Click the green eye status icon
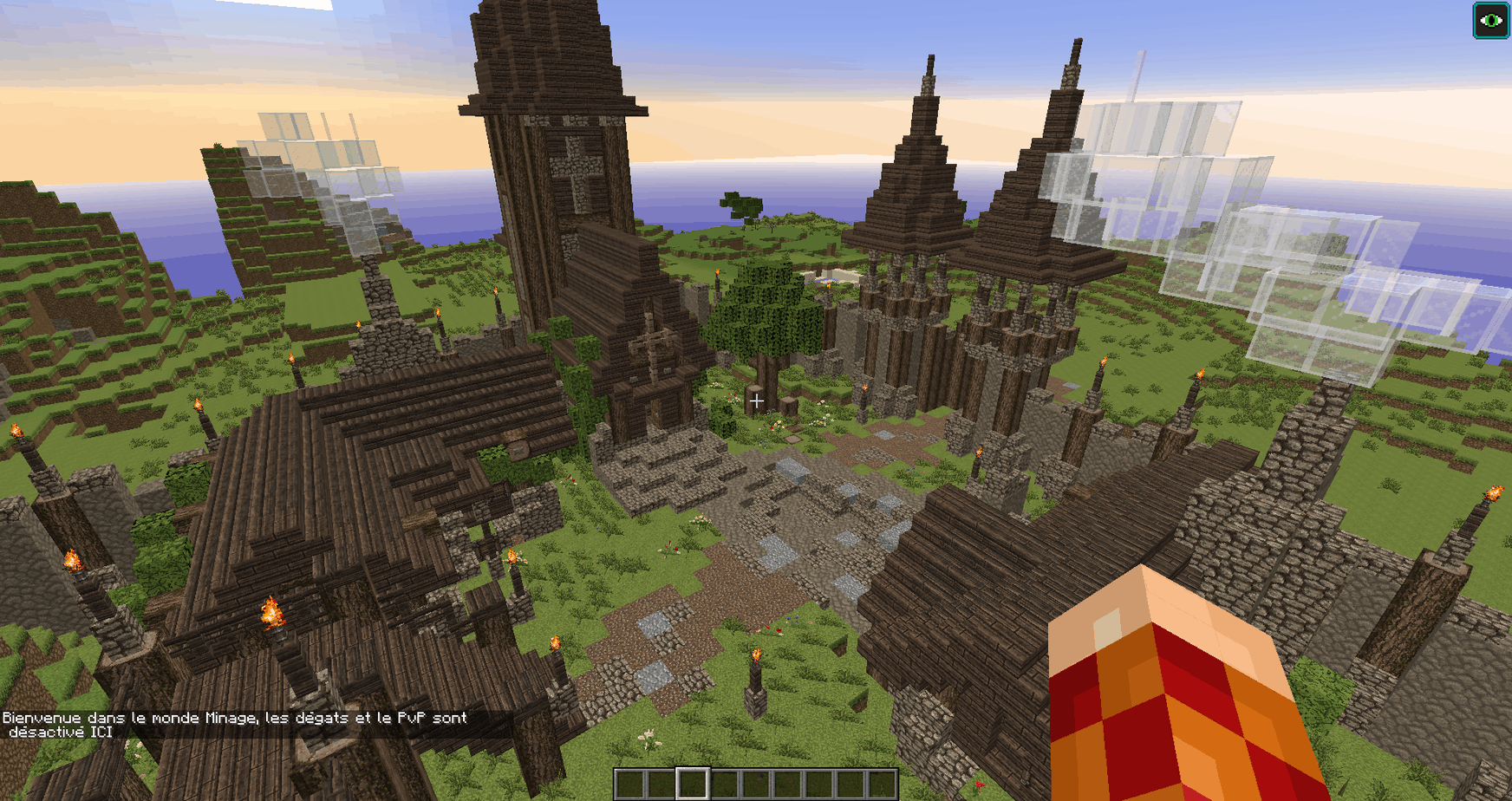The image size is (1512, 801). 1491,21
